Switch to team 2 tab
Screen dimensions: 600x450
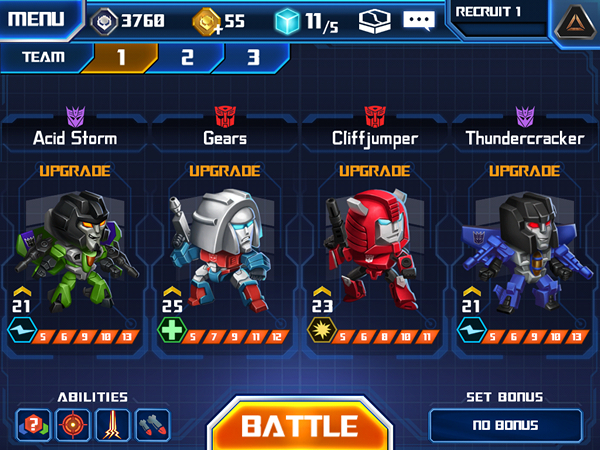(x=187, y=57)
